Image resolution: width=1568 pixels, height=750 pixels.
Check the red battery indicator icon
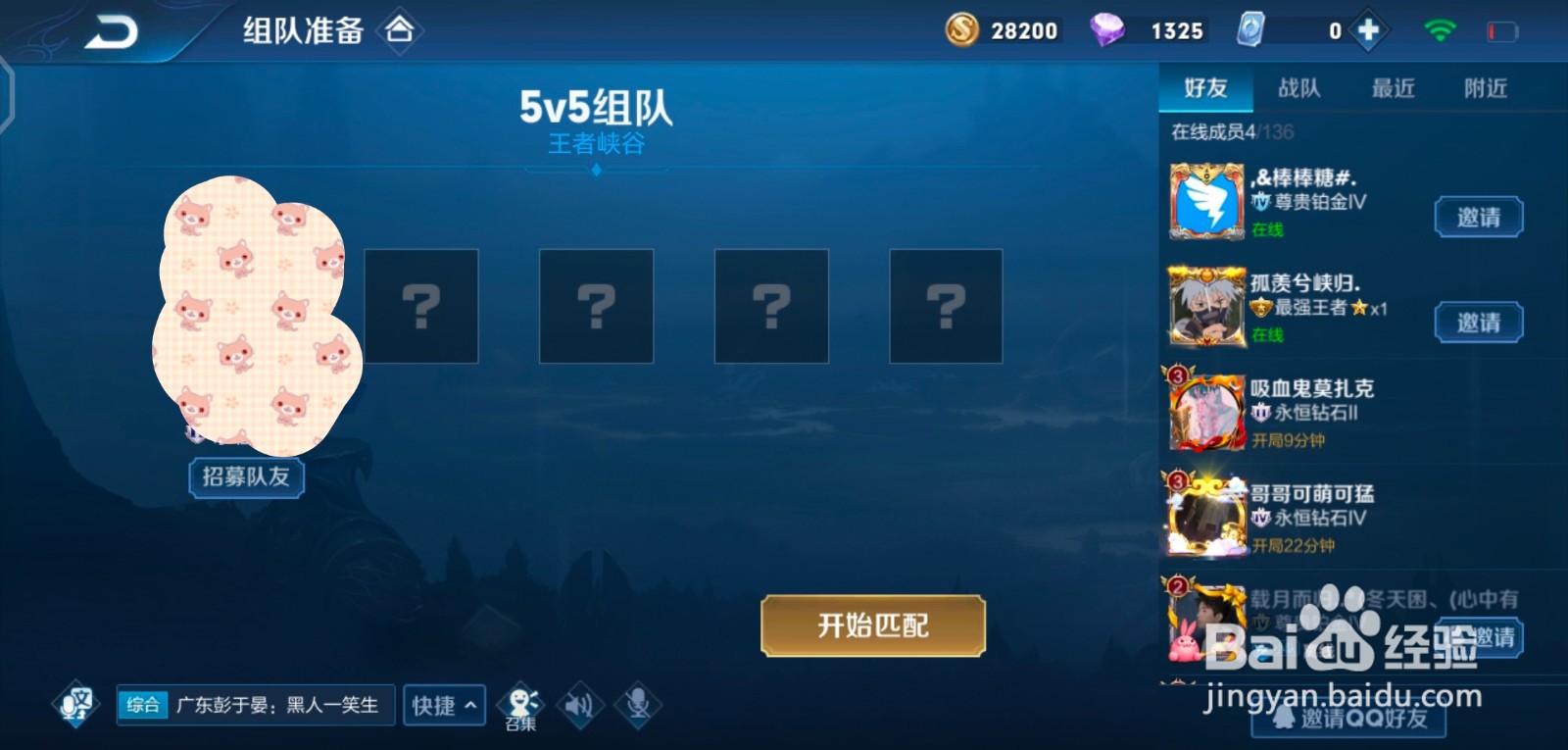[x=1501, y=28]
